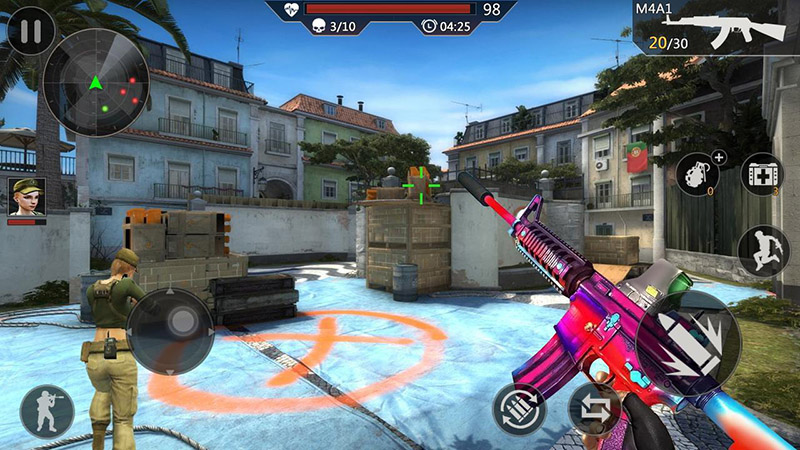This screenshot has height=450, width=800.
Task: Toggle the crouch stance button
Action: (46, 412)
